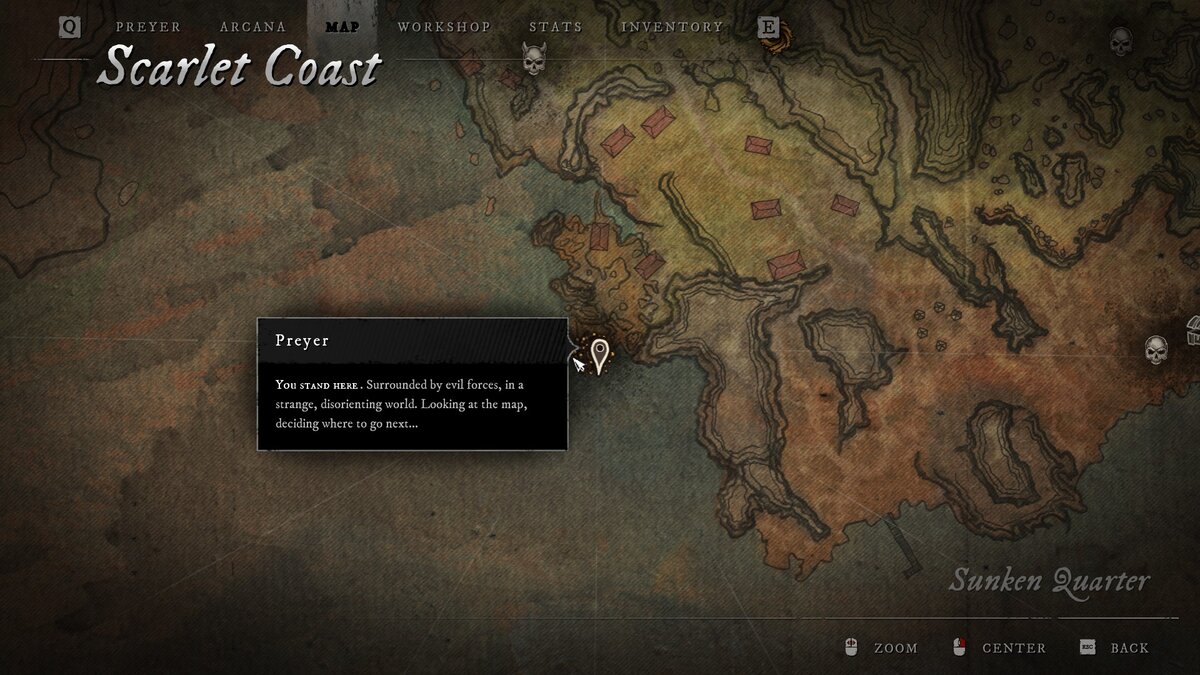Show the Stats tab
This screenshot has height=675, width=1200.
(555, 27)
